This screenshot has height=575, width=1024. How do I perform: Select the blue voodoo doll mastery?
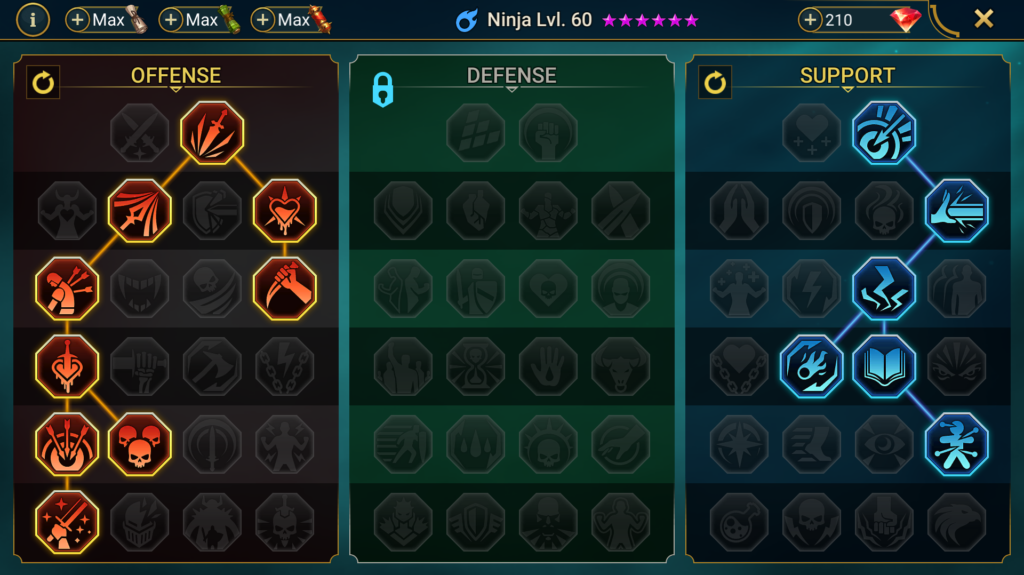coord(956,444)
